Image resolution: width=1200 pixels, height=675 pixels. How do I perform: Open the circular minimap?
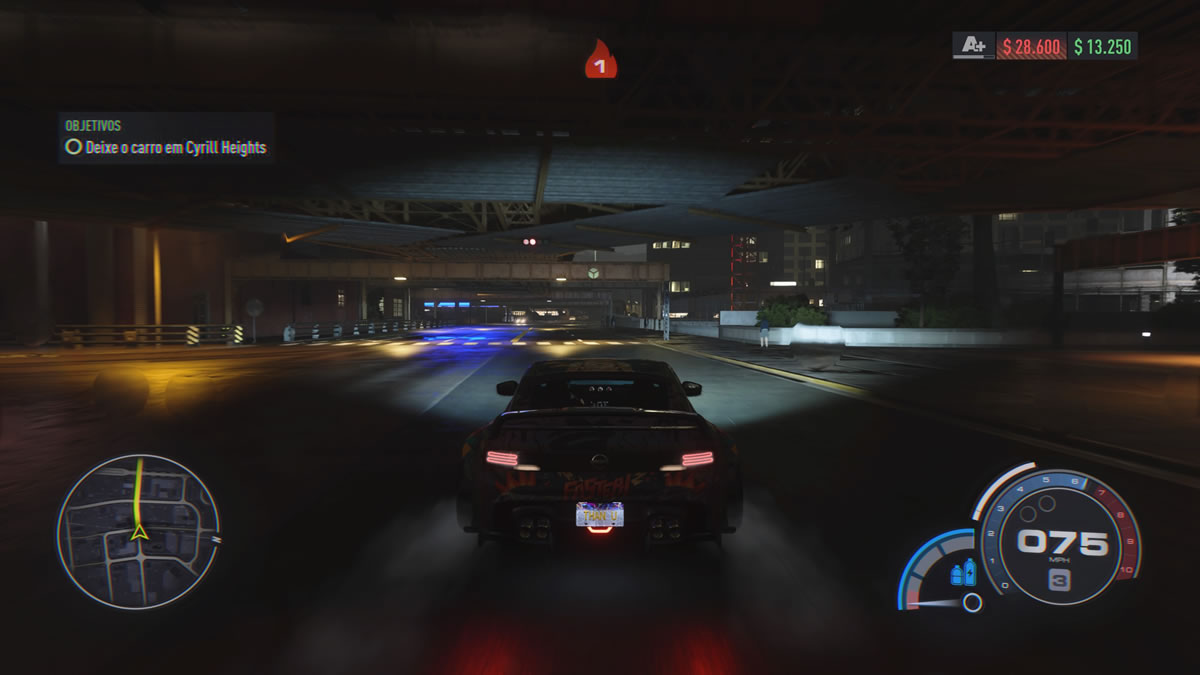point(138,532)
